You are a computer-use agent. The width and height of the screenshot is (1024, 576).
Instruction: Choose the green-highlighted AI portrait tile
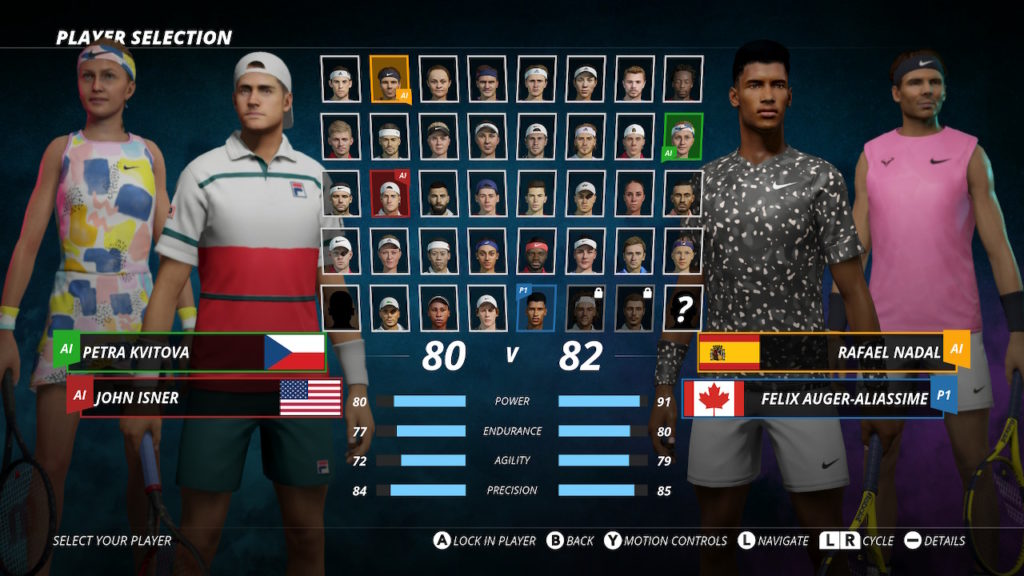coord(683,136)
